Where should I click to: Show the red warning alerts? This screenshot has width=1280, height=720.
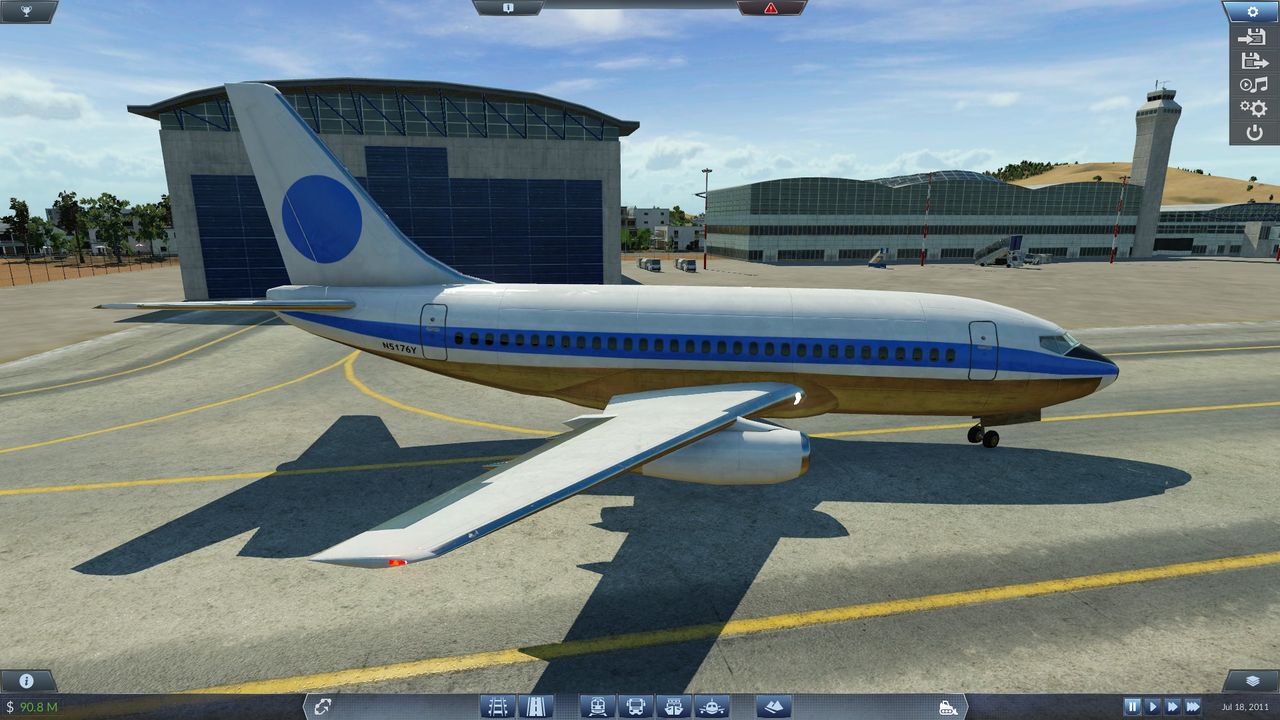point(770,8)
